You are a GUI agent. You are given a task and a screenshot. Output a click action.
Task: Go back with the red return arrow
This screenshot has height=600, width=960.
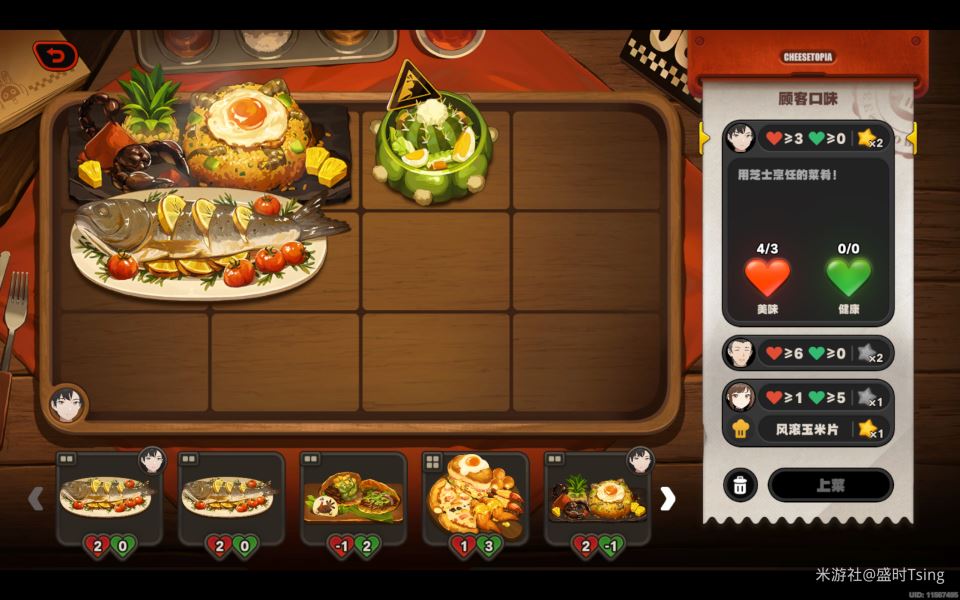(55, 55)
